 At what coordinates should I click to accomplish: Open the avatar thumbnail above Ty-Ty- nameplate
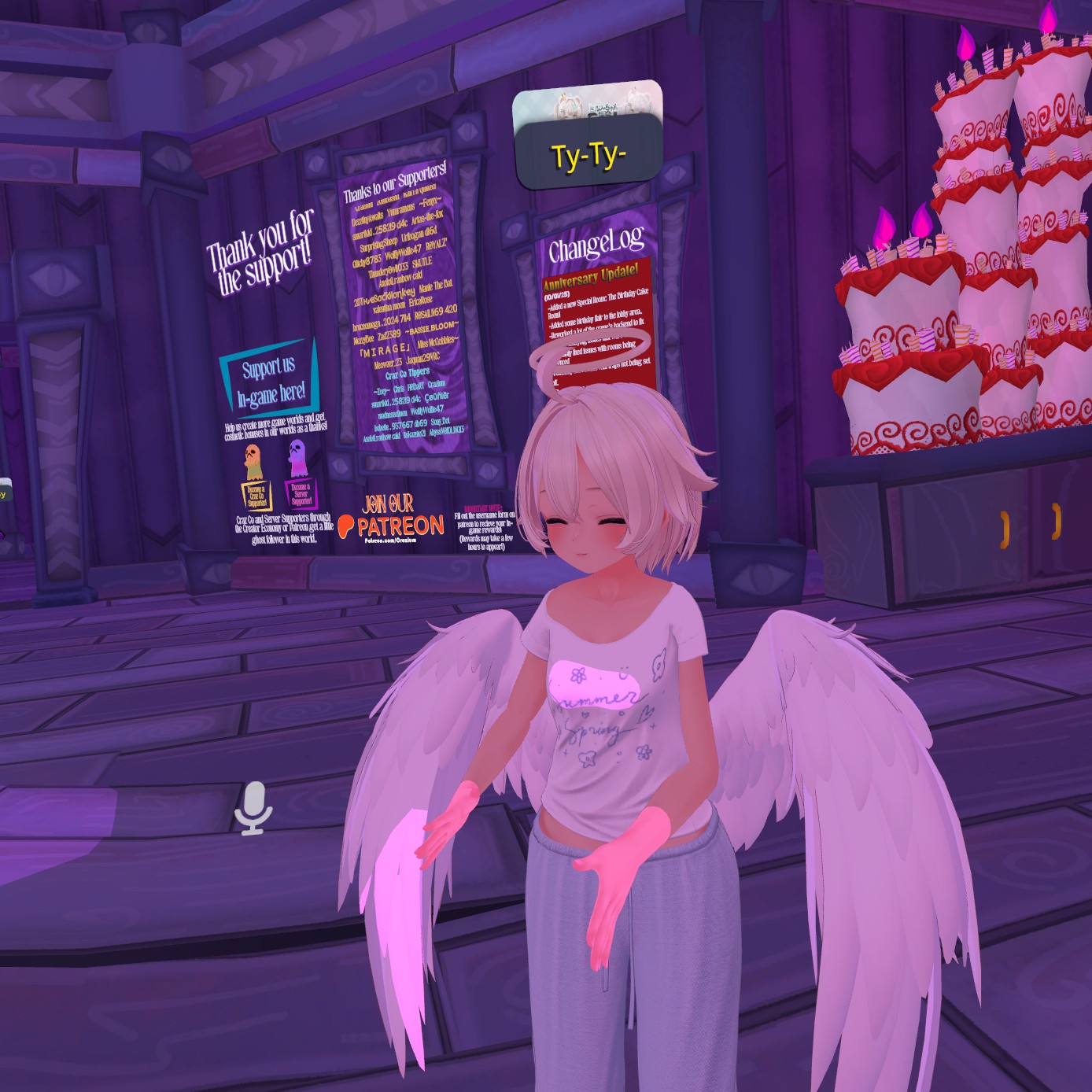coord(587,102)
